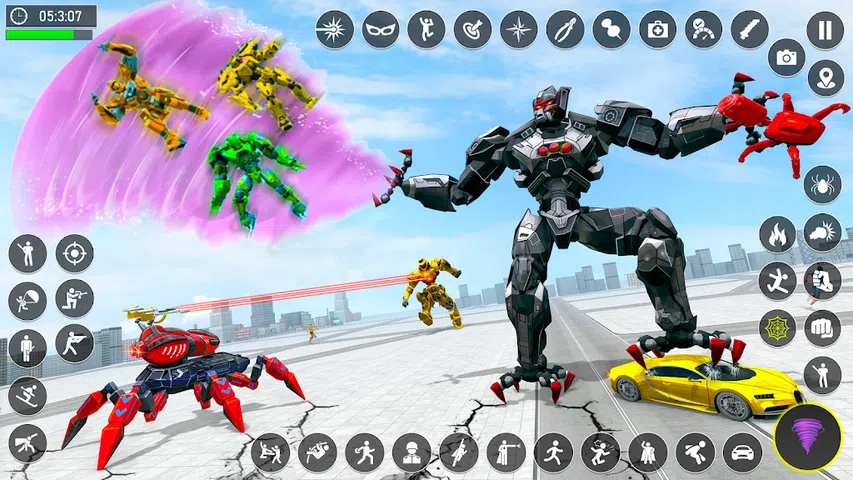Activate the fist punch attack
Screen dimensions: 853x480
coord(822,327)
